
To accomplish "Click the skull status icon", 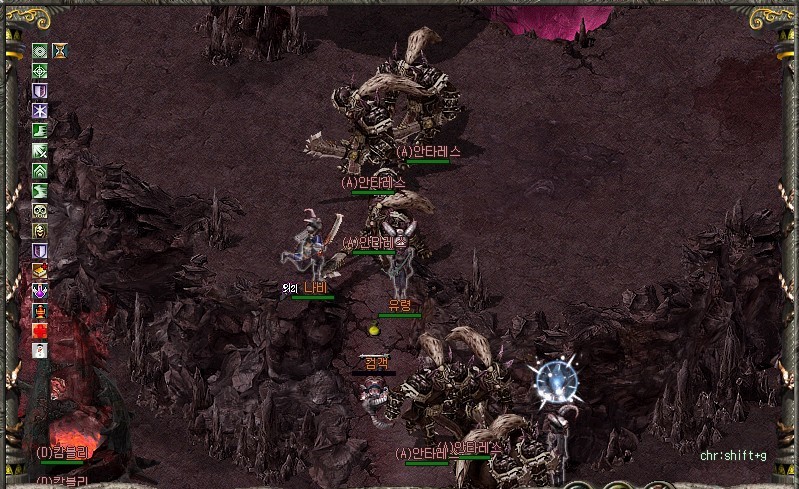I will point(40,210).
